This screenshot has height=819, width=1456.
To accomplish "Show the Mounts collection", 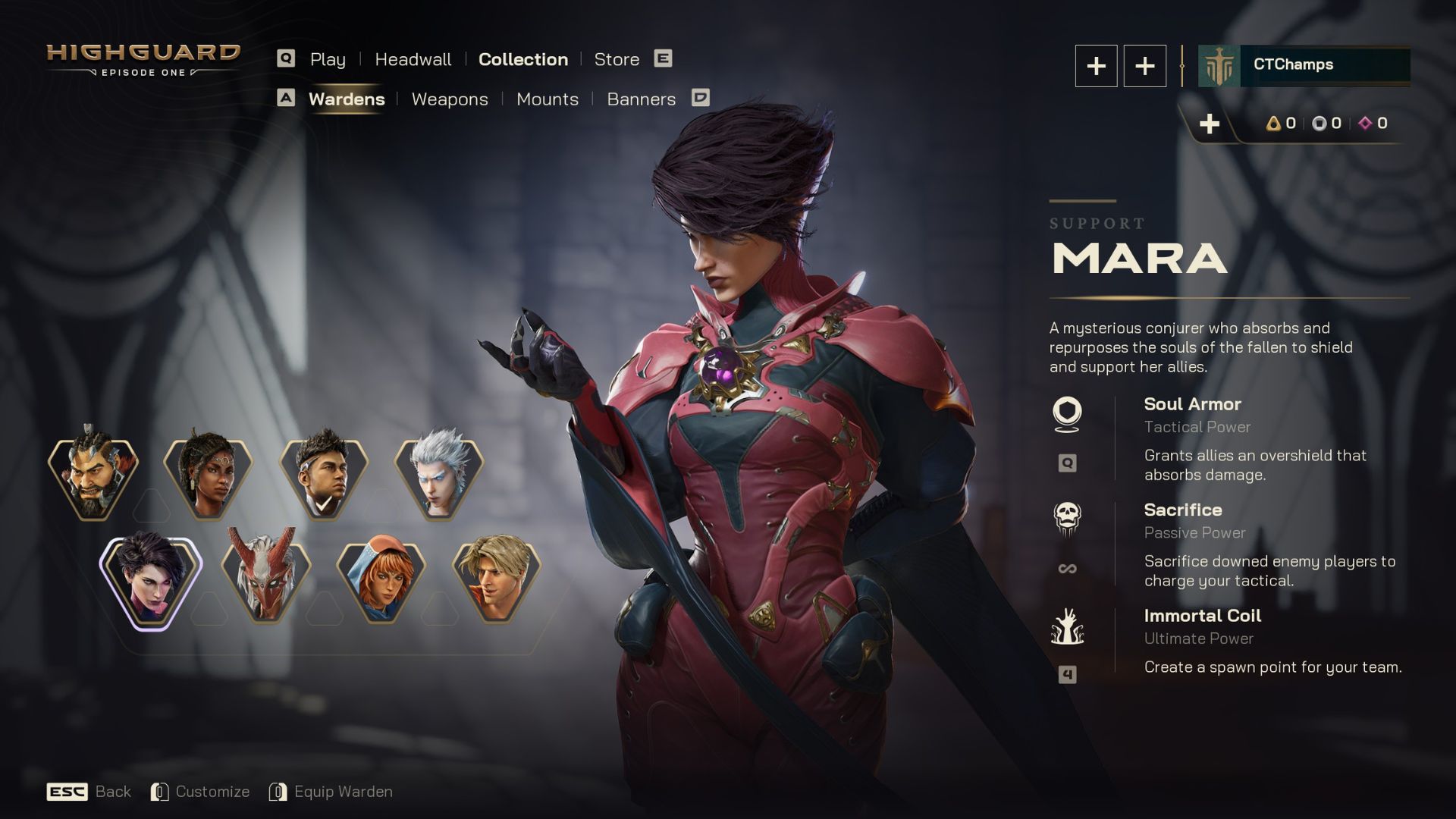I will (547, 99).
